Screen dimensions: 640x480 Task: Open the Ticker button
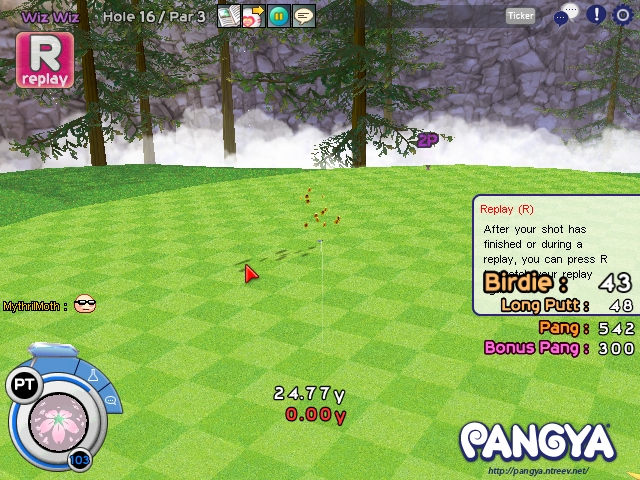tap(521, 15)
